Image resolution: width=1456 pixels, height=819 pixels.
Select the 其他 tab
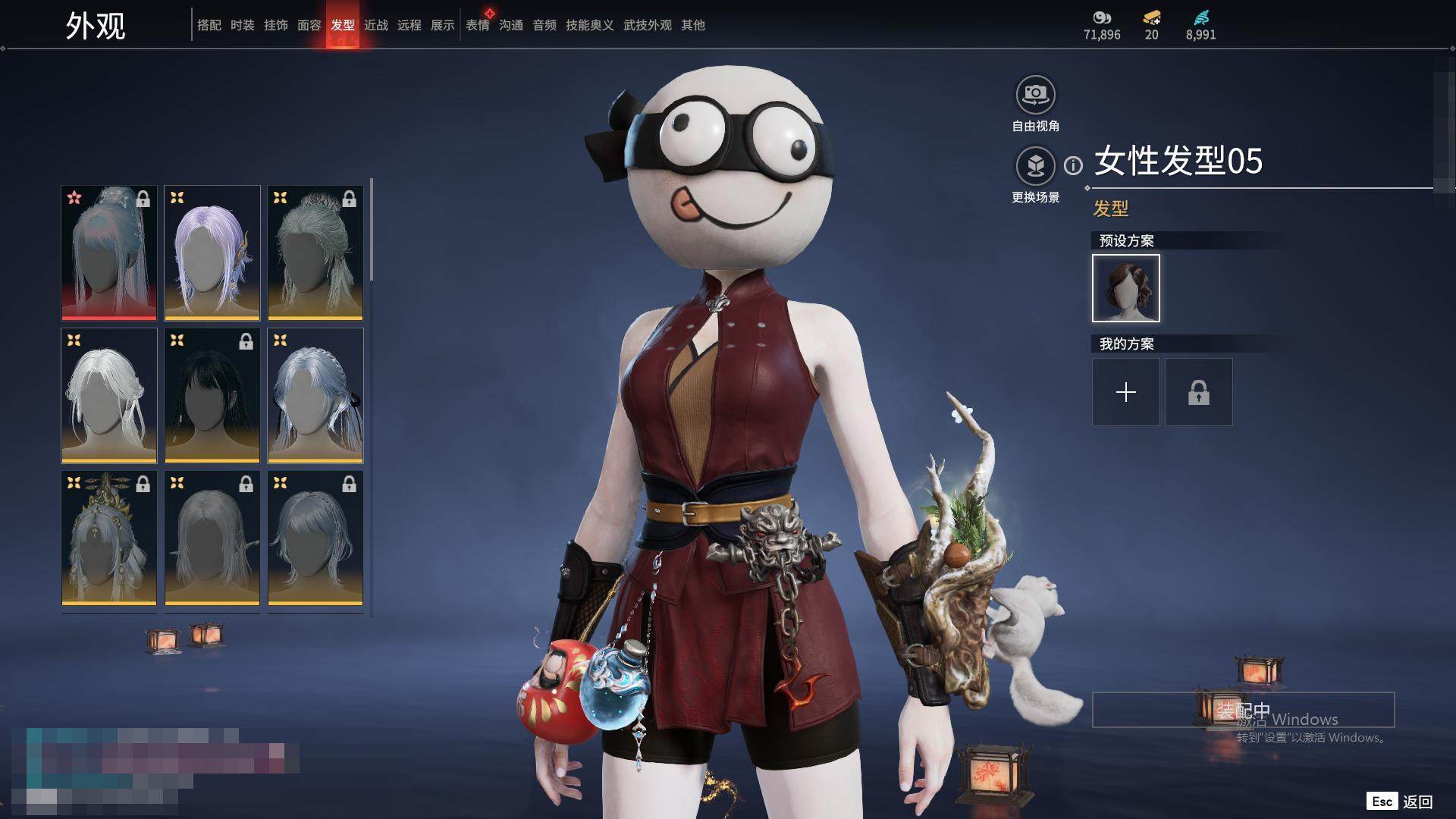click(693, 25)
